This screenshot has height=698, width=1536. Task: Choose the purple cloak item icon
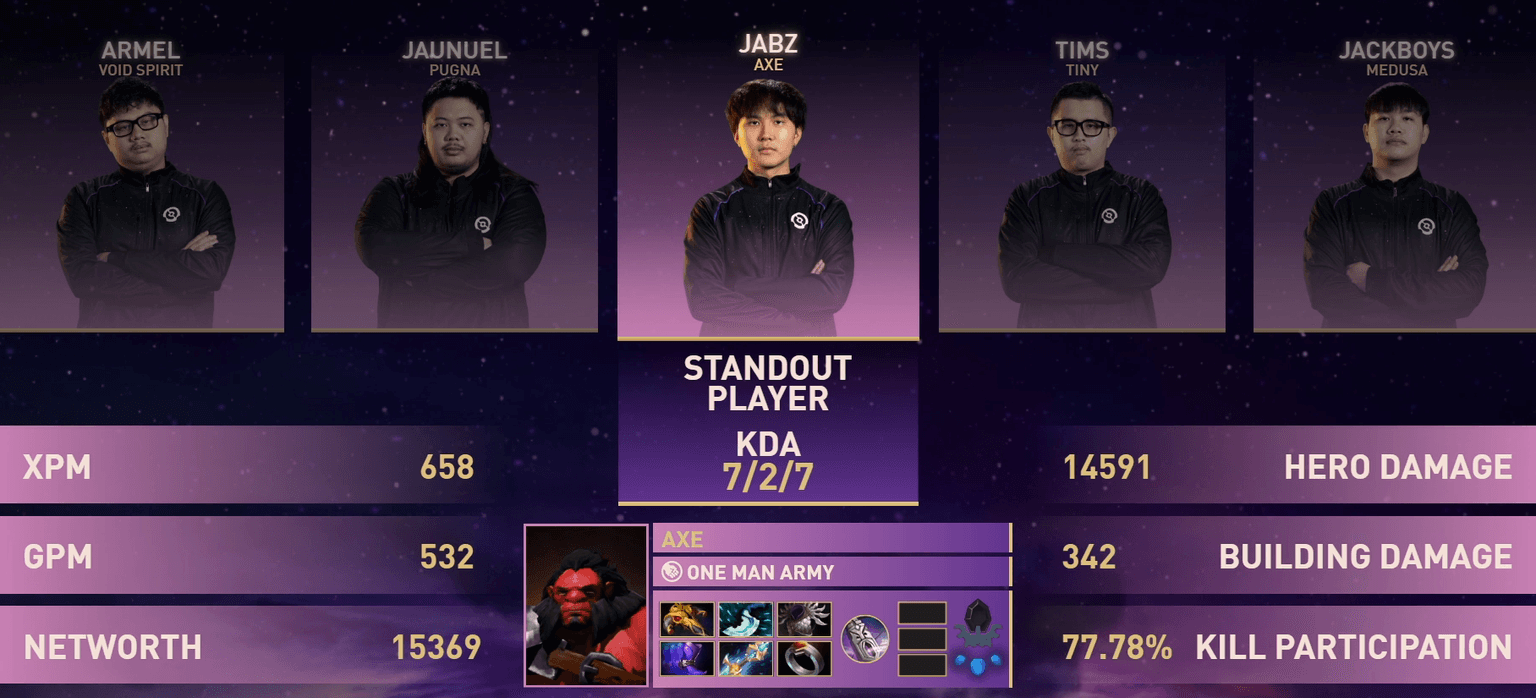pyautogui.click(x=687, y=658)
